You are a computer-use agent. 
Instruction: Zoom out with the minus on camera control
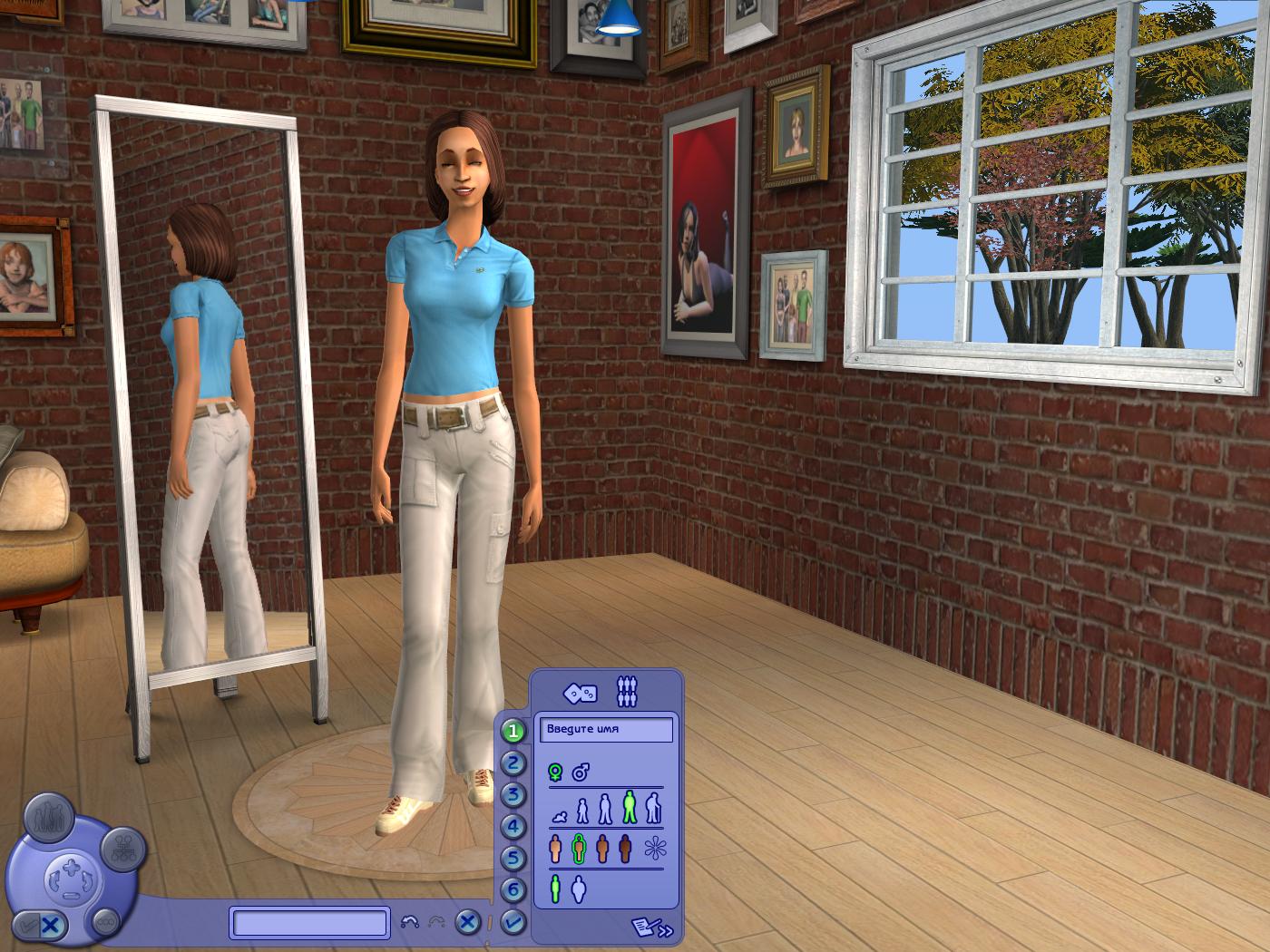71,898
